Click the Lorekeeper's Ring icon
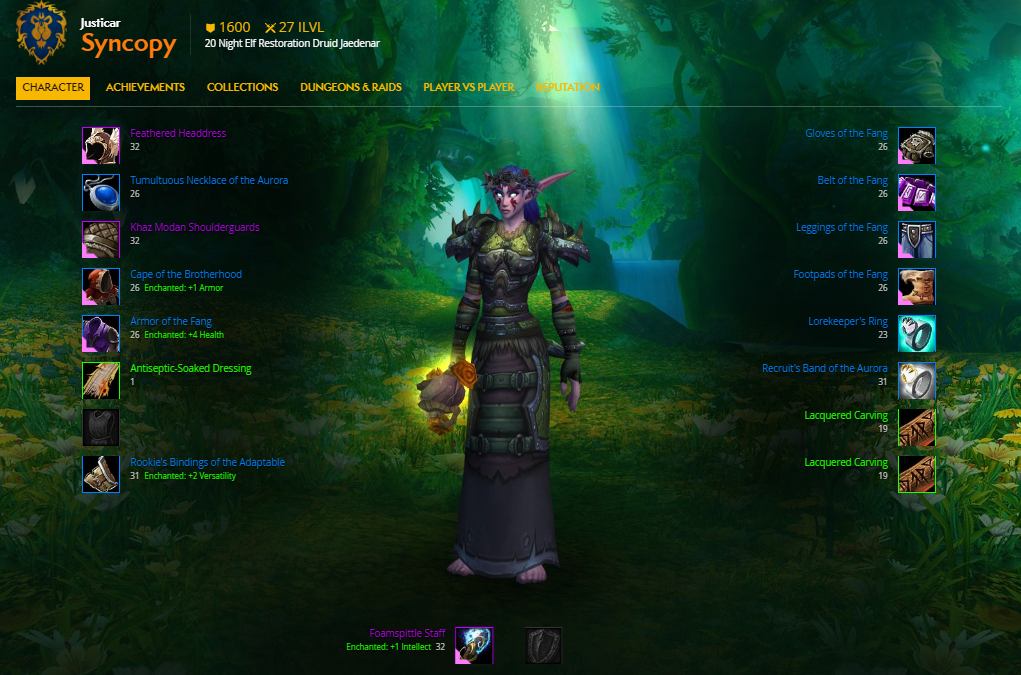The height and width of the screenshot is (675, 1021). [x=916, y=334]
